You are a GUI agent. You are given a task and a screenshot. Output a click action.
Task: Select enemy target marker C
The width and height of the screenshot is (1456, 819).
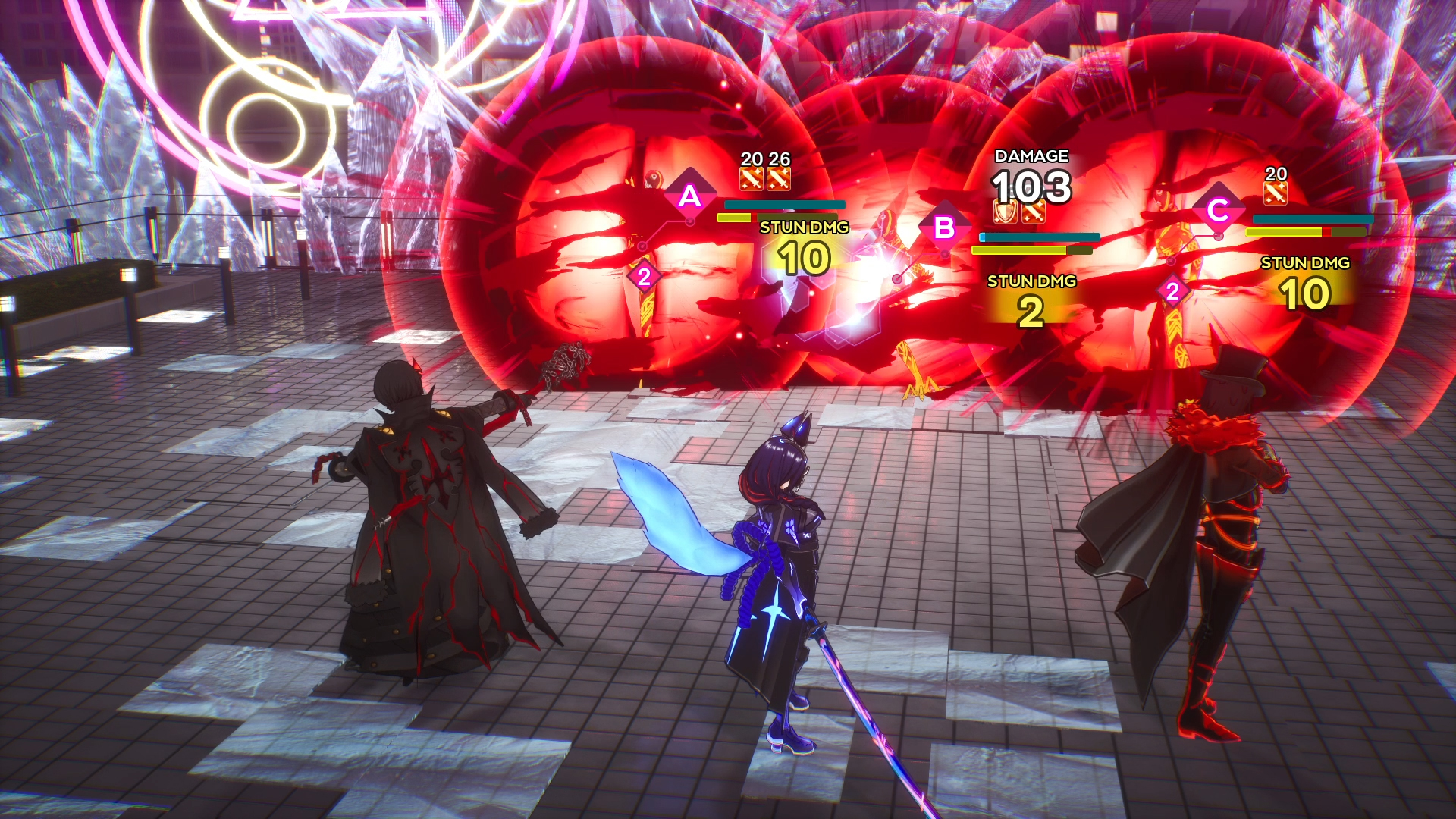tap(1218, 210)
